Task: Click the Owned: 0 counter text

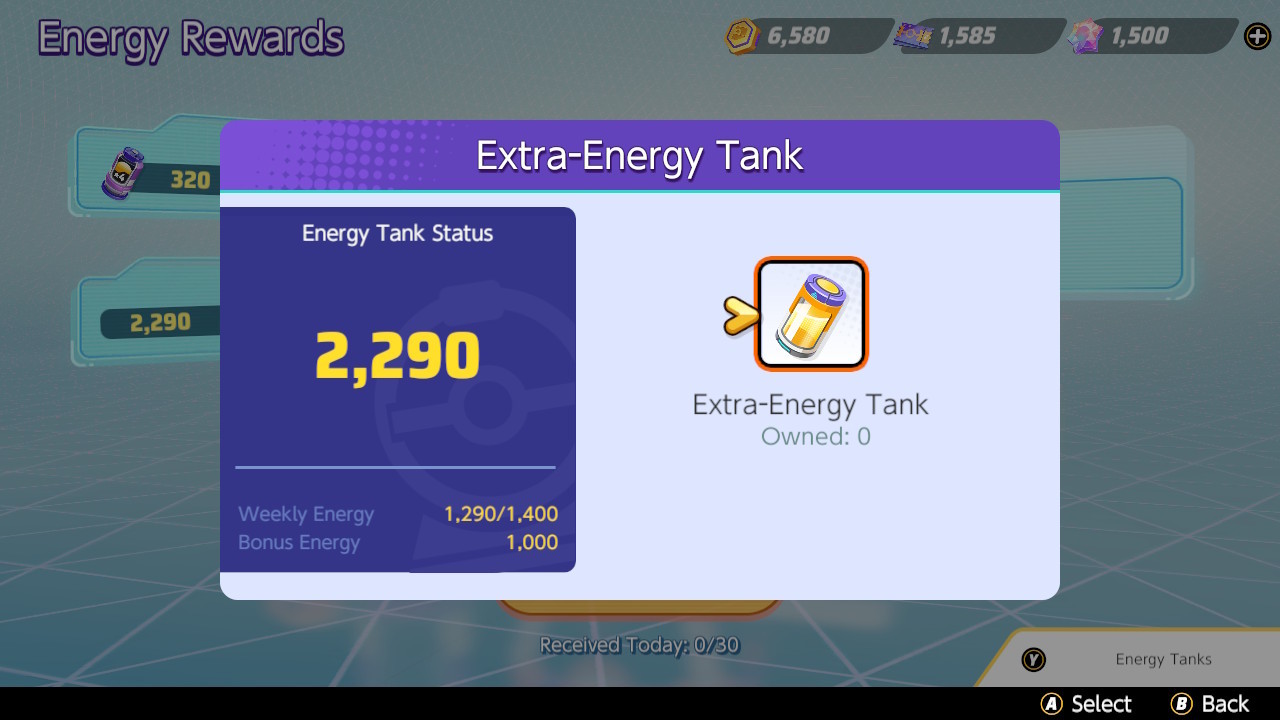Action: coord(815,437)
